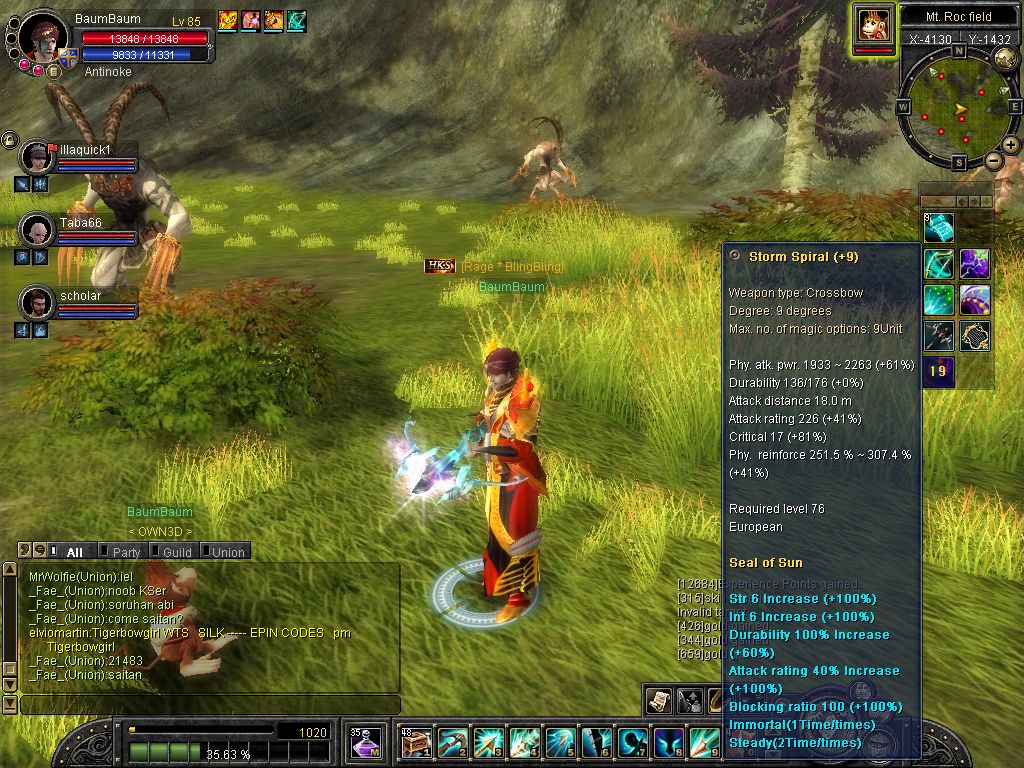Select the Storm Spiral crossbow item slot
The image size is (1024, 768).
point(939,264)
